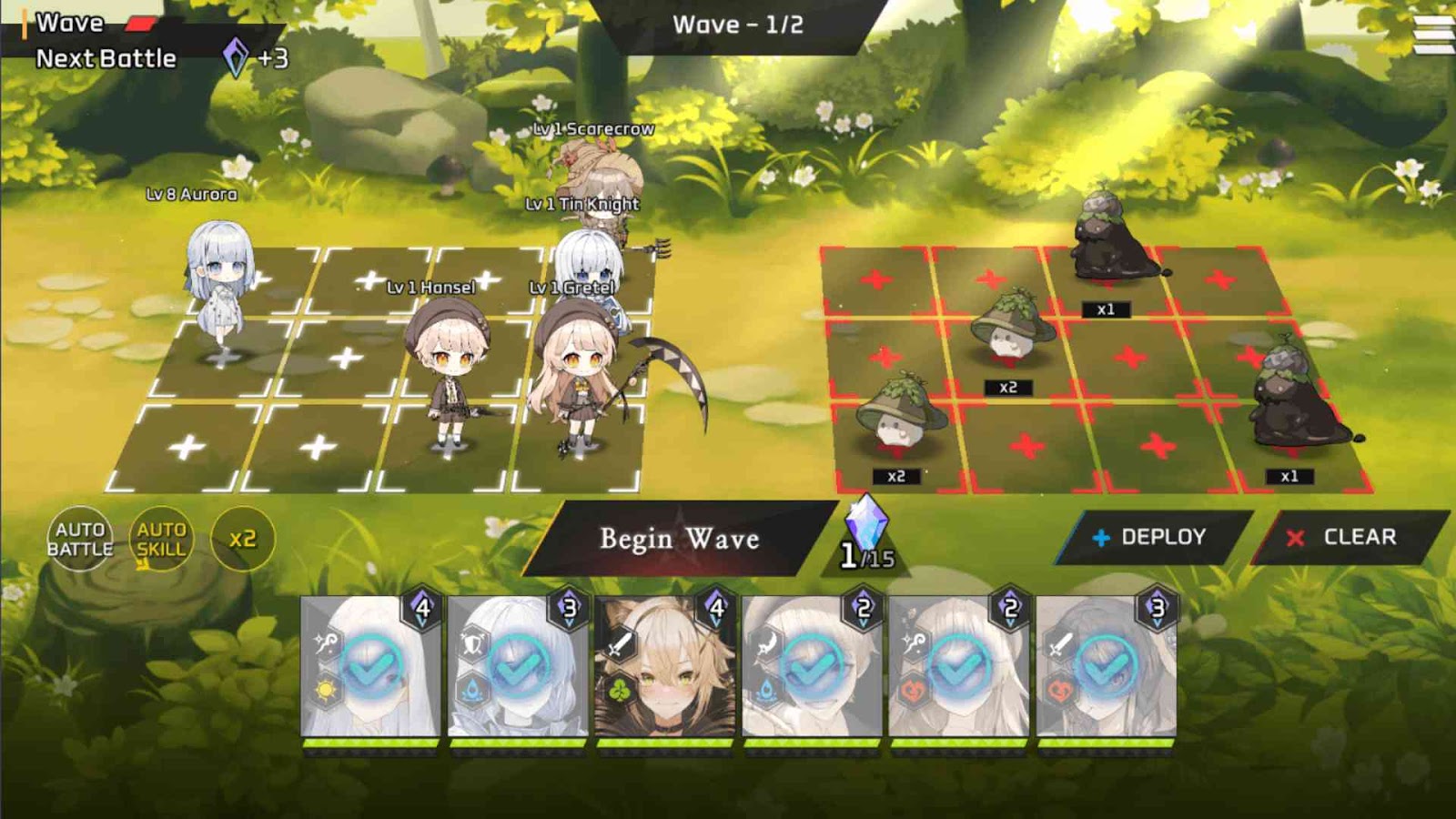Select deployed unit Lv 1 Hansel
Image resolution: width=1456 pixels, height=819 pixels.
pos(448,373)
